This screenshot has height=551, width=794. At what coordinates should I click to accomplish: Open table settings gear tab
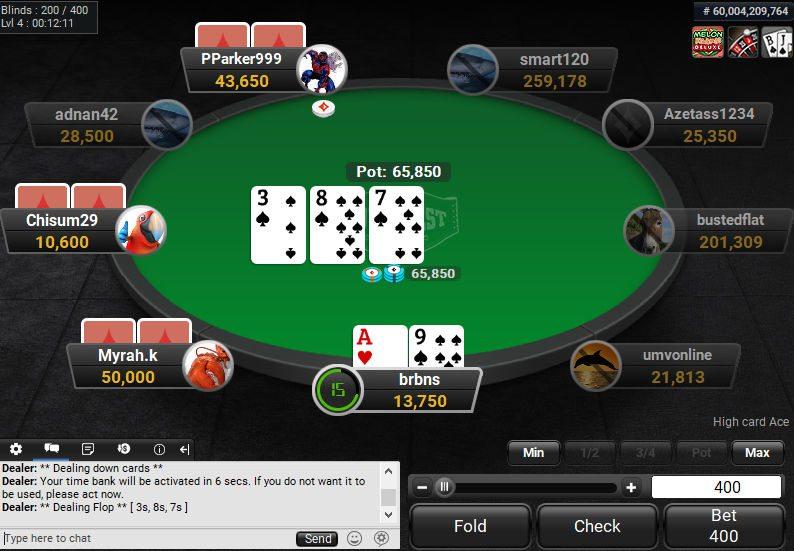point(16,449)
